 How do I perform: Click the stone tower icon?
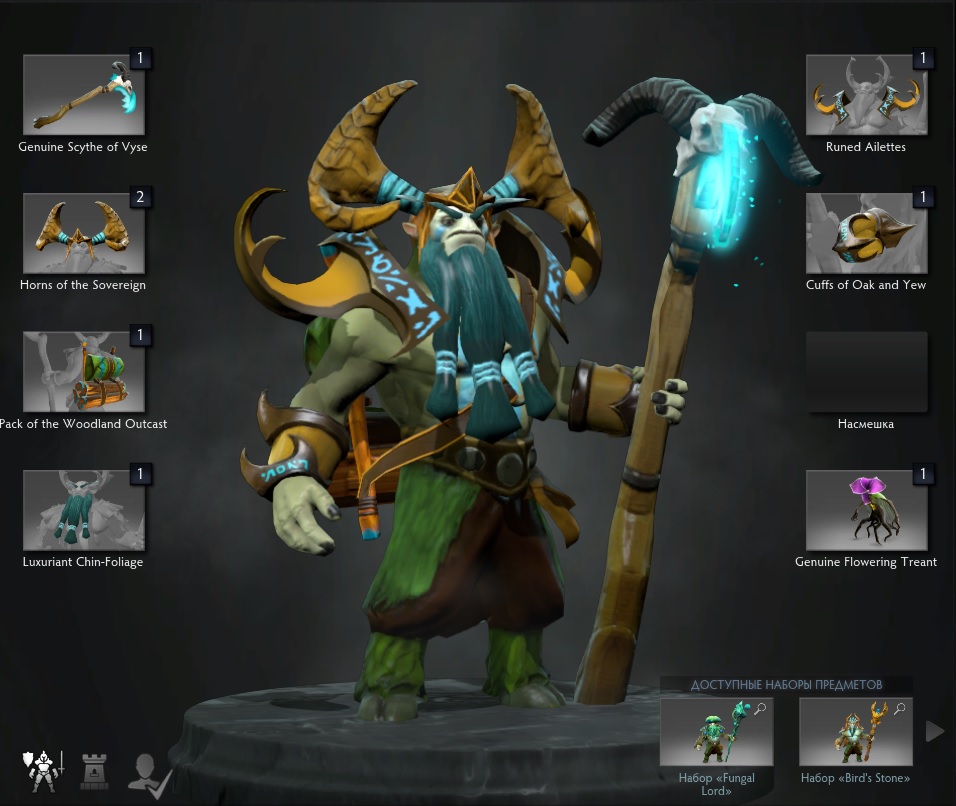click(95, 771)
